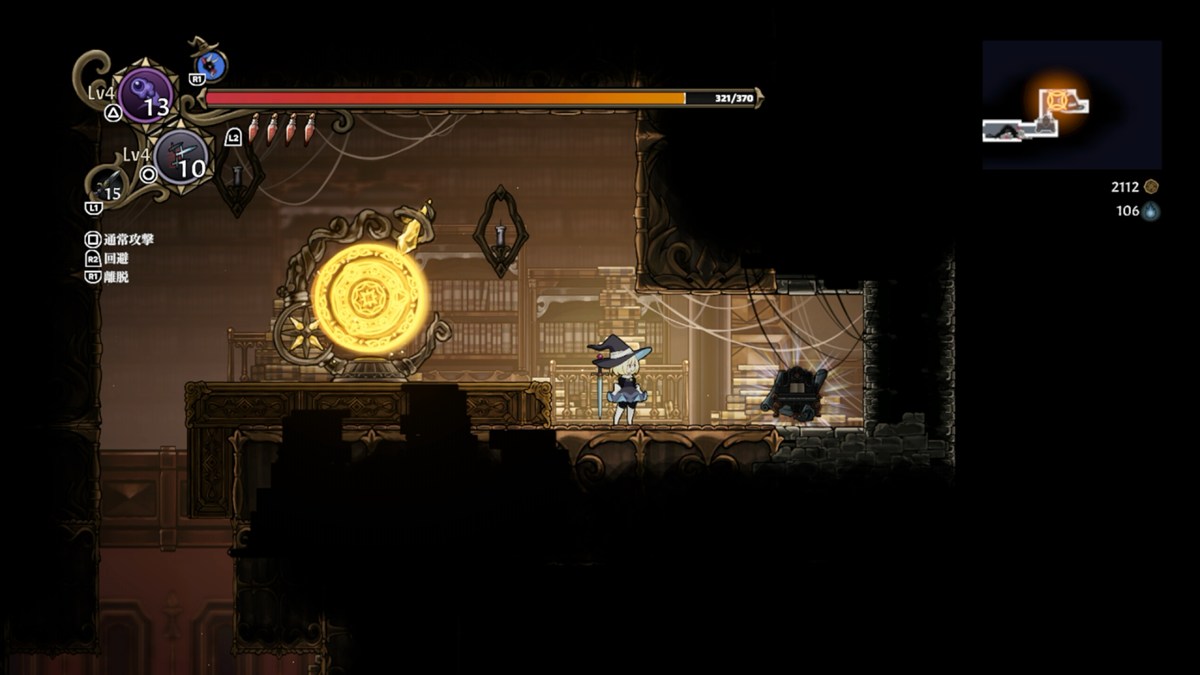Use the crossed swords skill icon
1200x675 pixels.
(x=181, y=157)
